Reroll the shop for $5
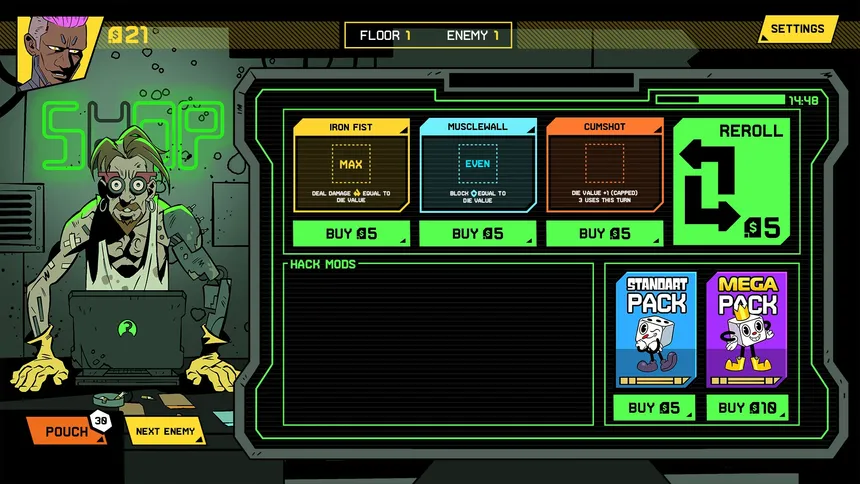This screenshot has width=860, height=484. pyautogui.click(x=730, y=182)
